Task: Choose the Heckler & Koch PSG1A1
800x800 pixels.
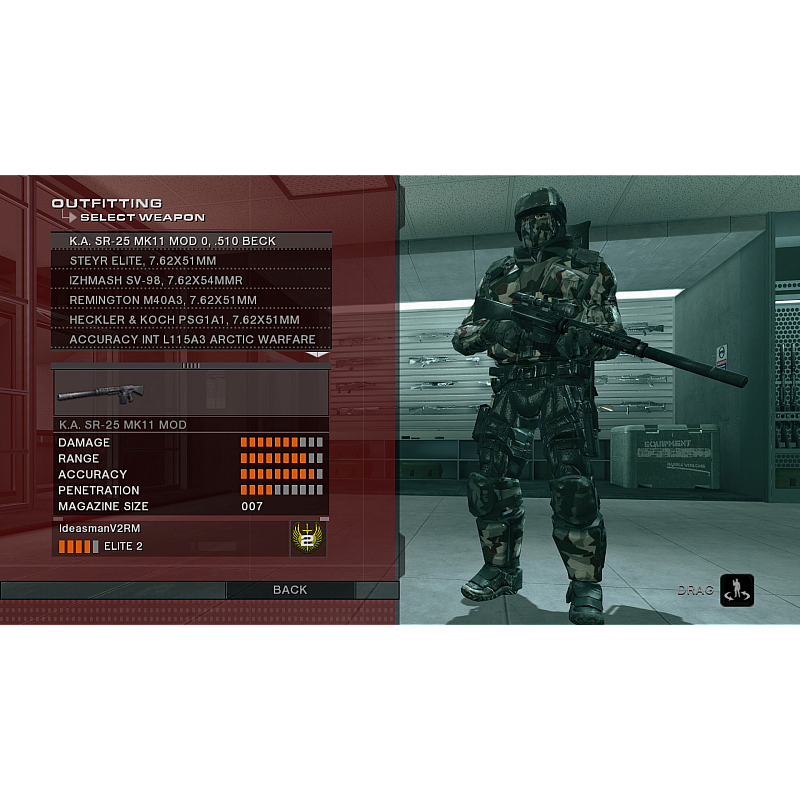Action: point(190,320)
